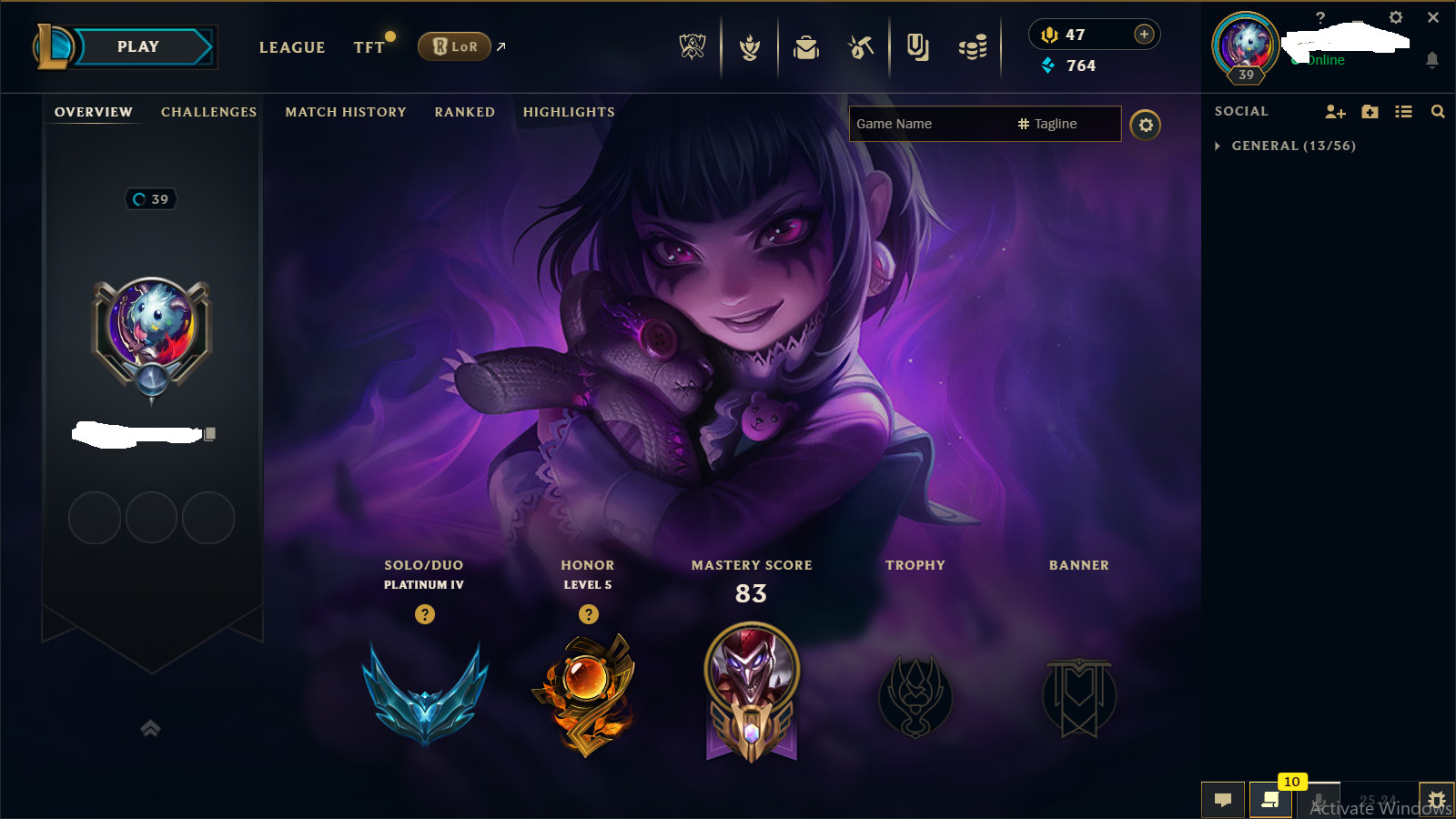Switch to the MATCH HISTORY tab
Image resolution: width=1456 pixels, height=819 pixels.
coord(345,112)
